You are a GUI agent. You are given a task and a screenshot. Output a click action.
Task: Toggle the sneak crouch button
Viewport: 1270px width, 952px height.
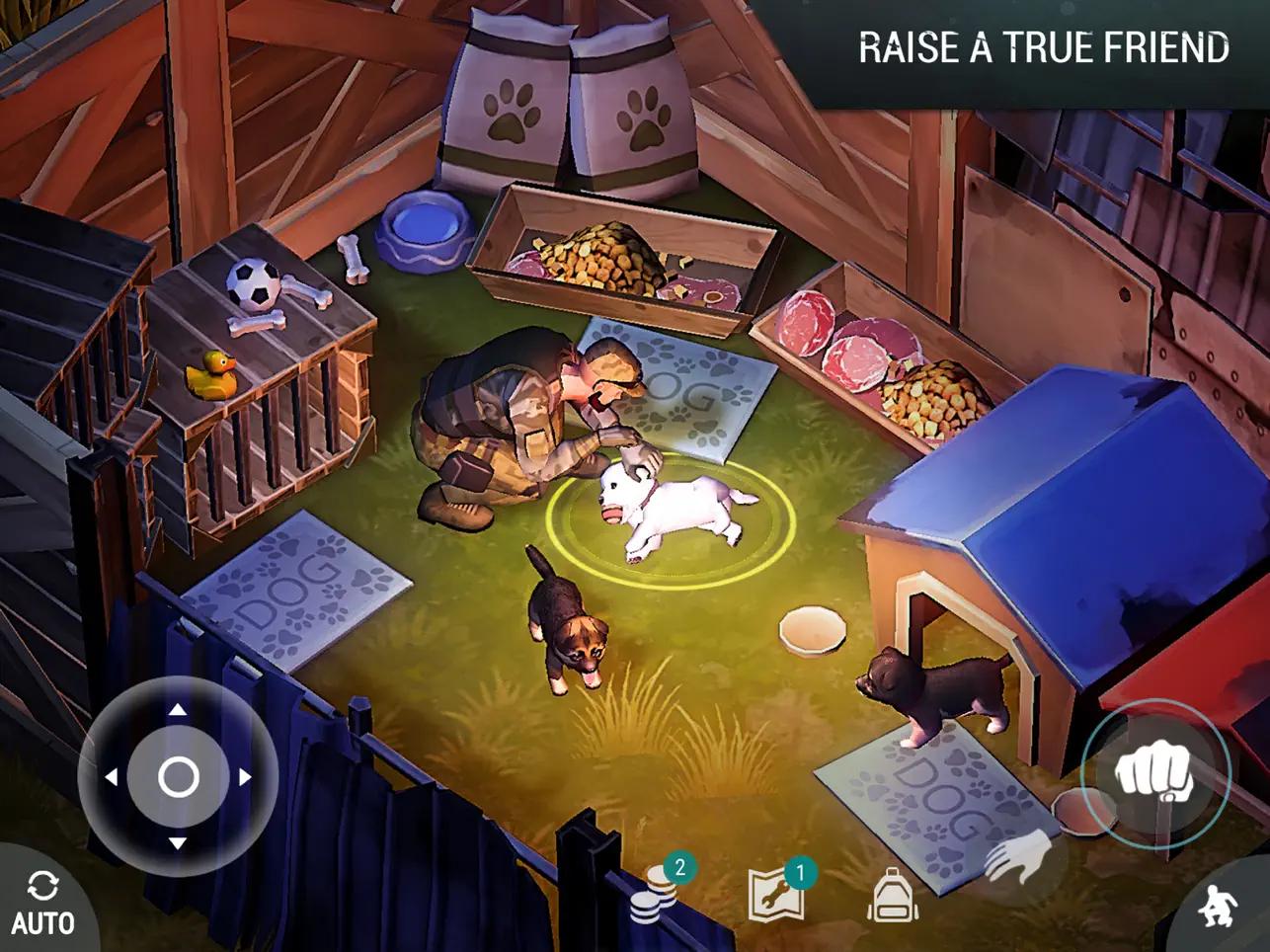click(x=1220, y=905)
